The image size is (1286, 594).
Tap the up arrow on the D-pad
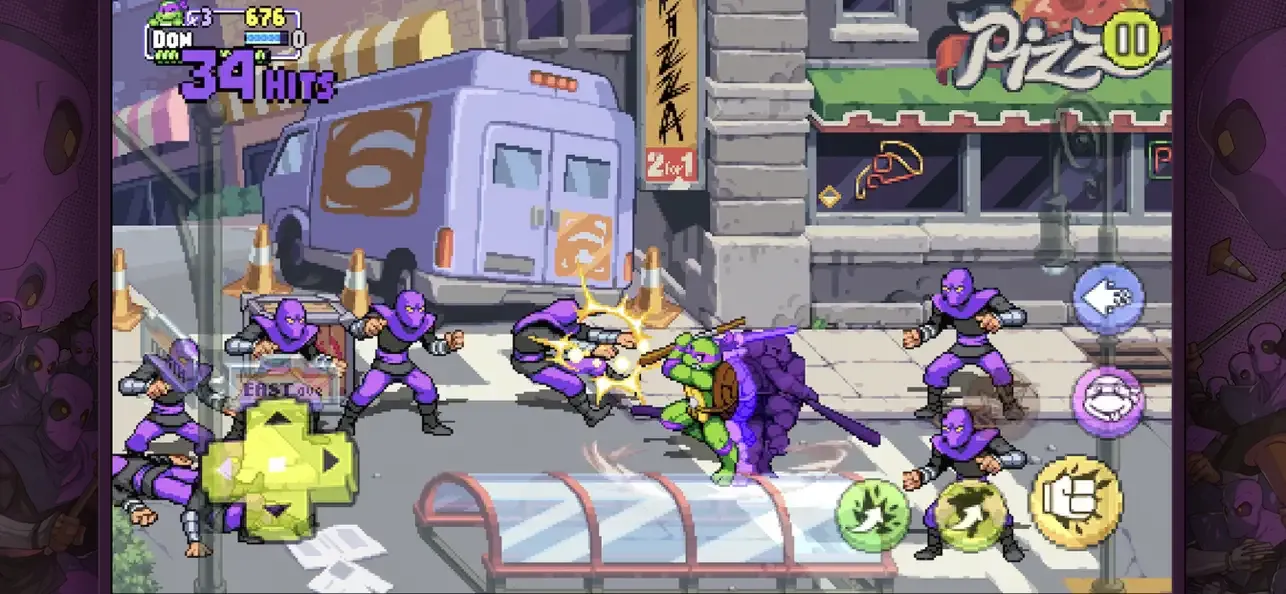tap(279, 420)
